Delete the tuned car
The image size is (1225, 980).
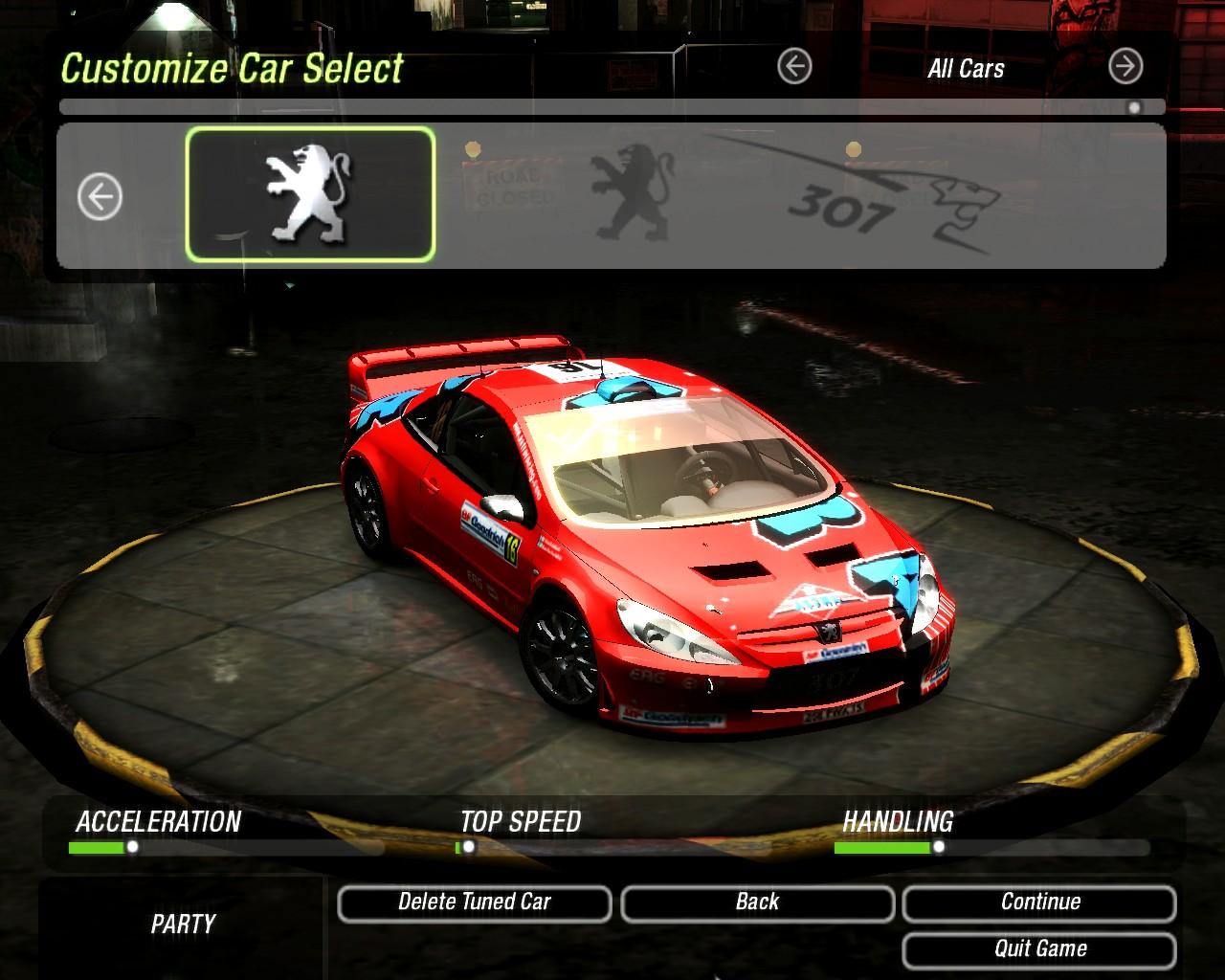(x=474, y=902)
